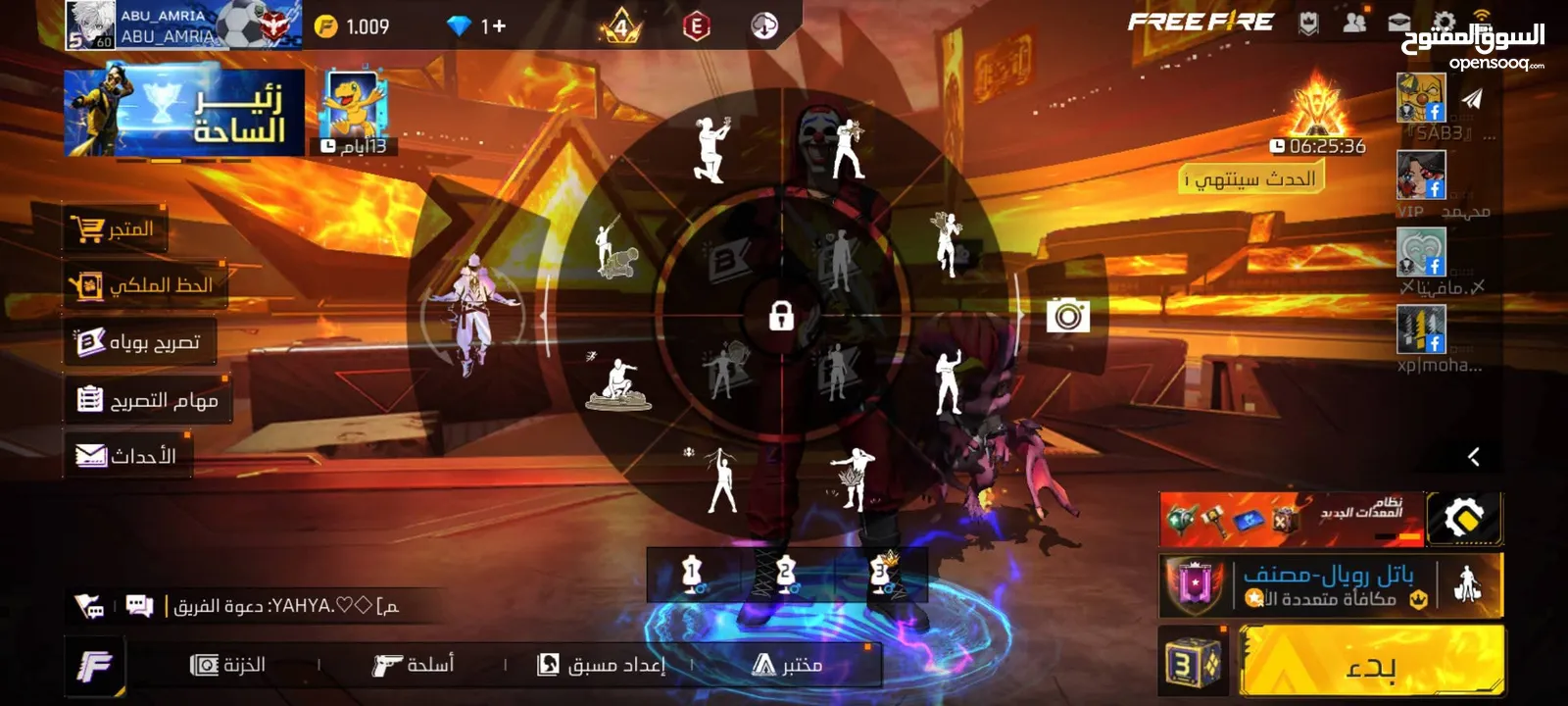
Task: Select outfit preset number 2
Action: pyautogui.click(x=786, y=575)
